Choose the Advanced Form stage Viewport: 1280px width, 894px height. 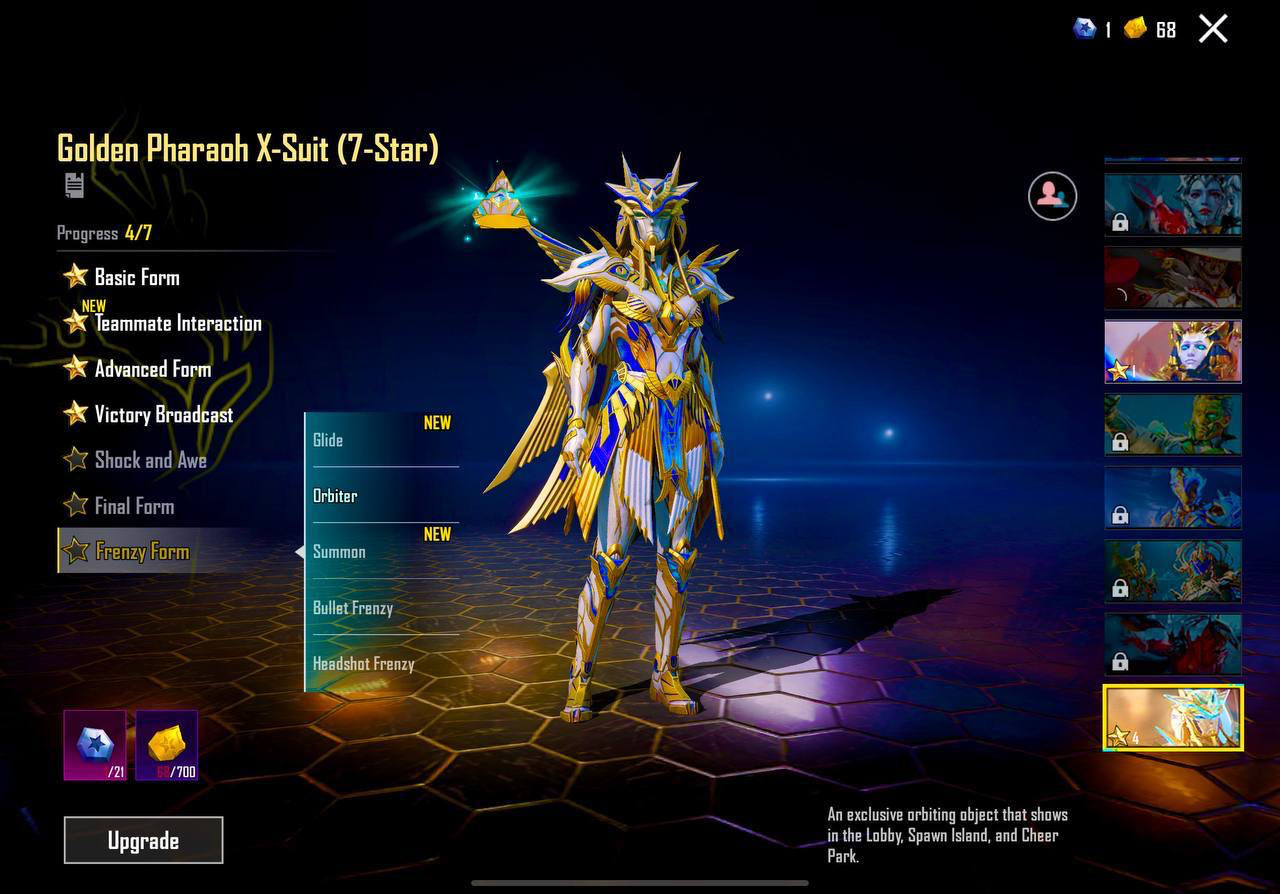pyautogui.click(x=152, y=369)
